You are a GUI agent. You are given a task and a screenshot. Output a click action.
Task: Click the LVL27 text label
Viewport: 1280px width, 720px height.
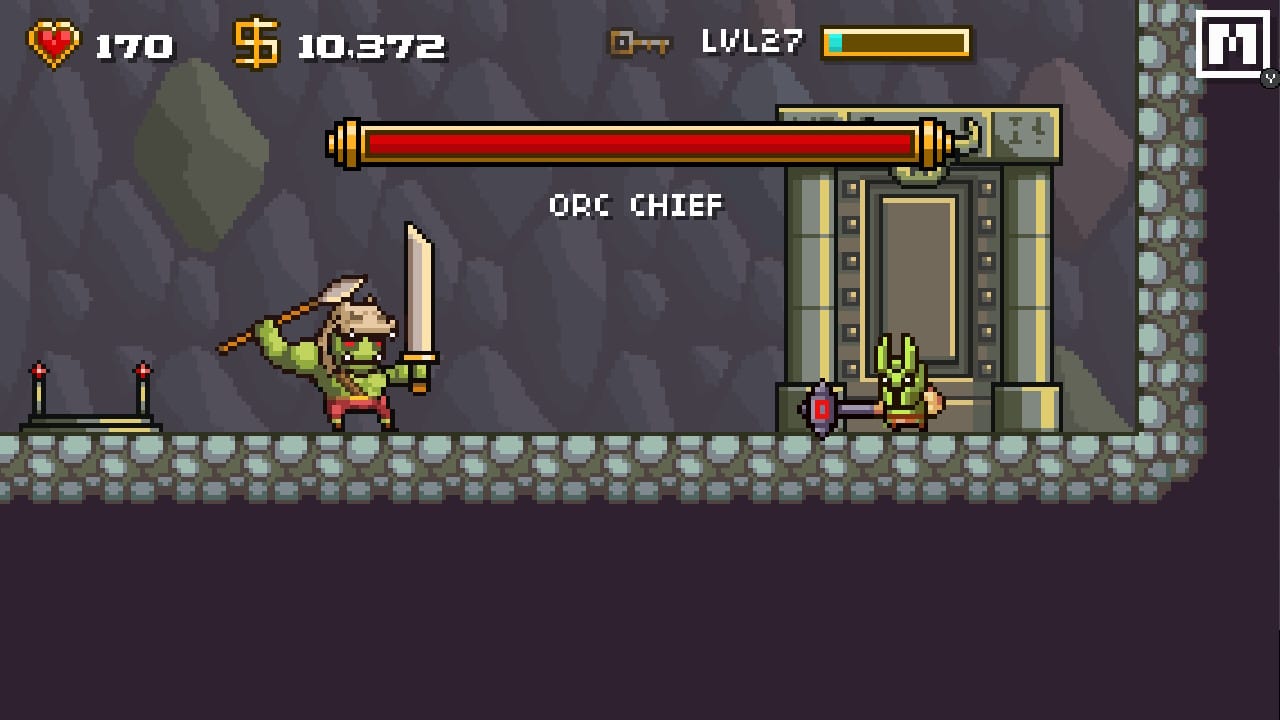pyautogui.click(x=750, y=40)
